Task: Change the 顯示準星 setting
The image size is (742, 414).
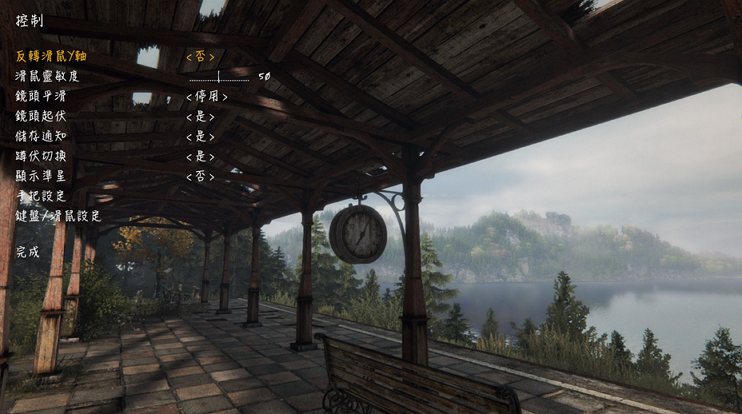Action: [200, 176]
